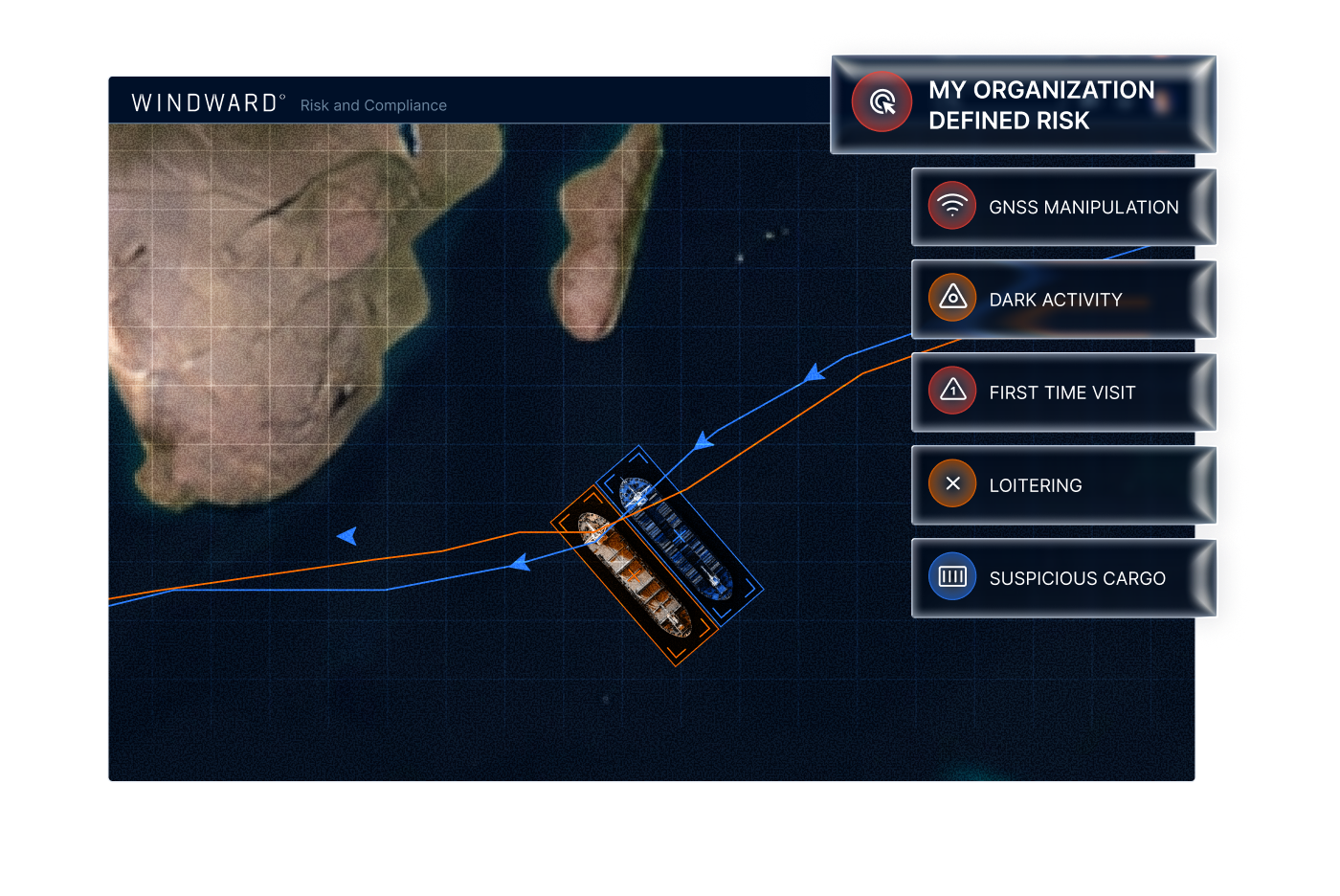Click the Suspicious Cargo container icon
1340x896 pixels.
(x=951, y=576)
